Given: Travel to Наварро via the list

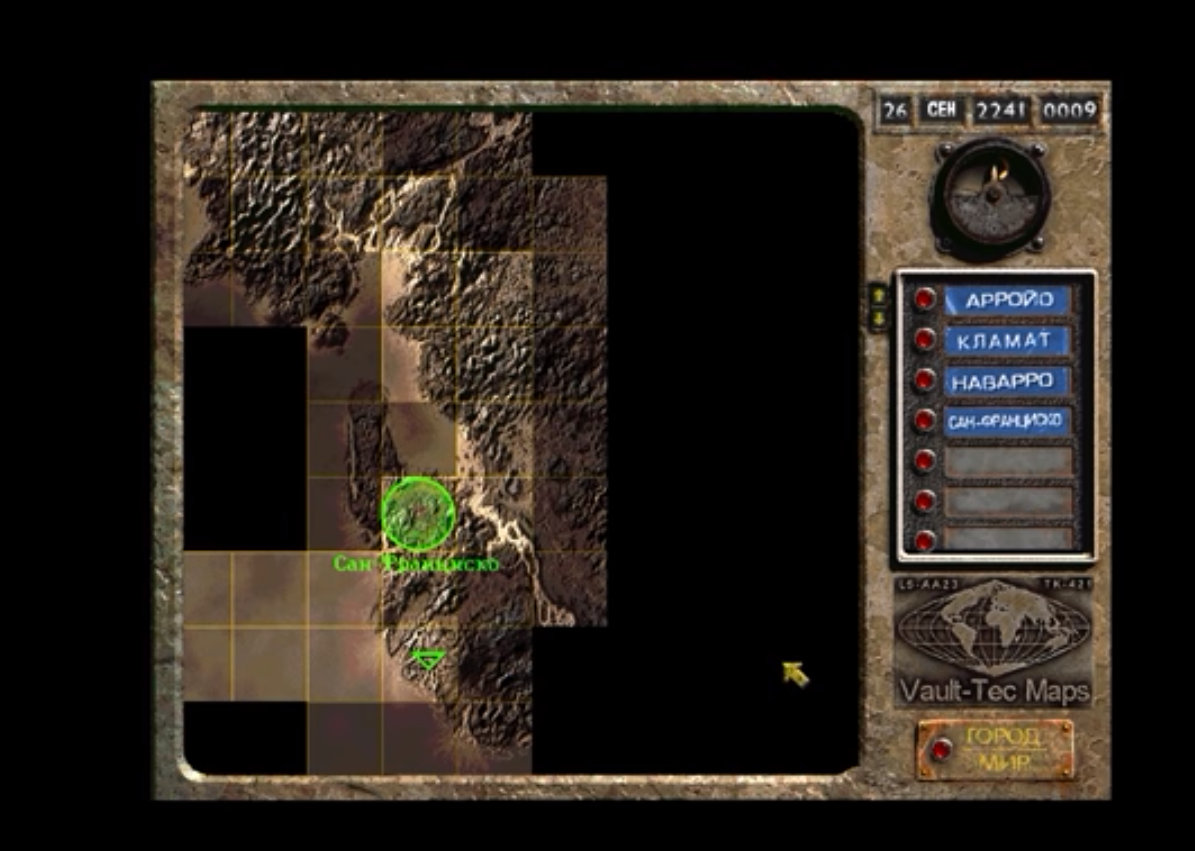Looking at the screenshot, I should [926, 380].
